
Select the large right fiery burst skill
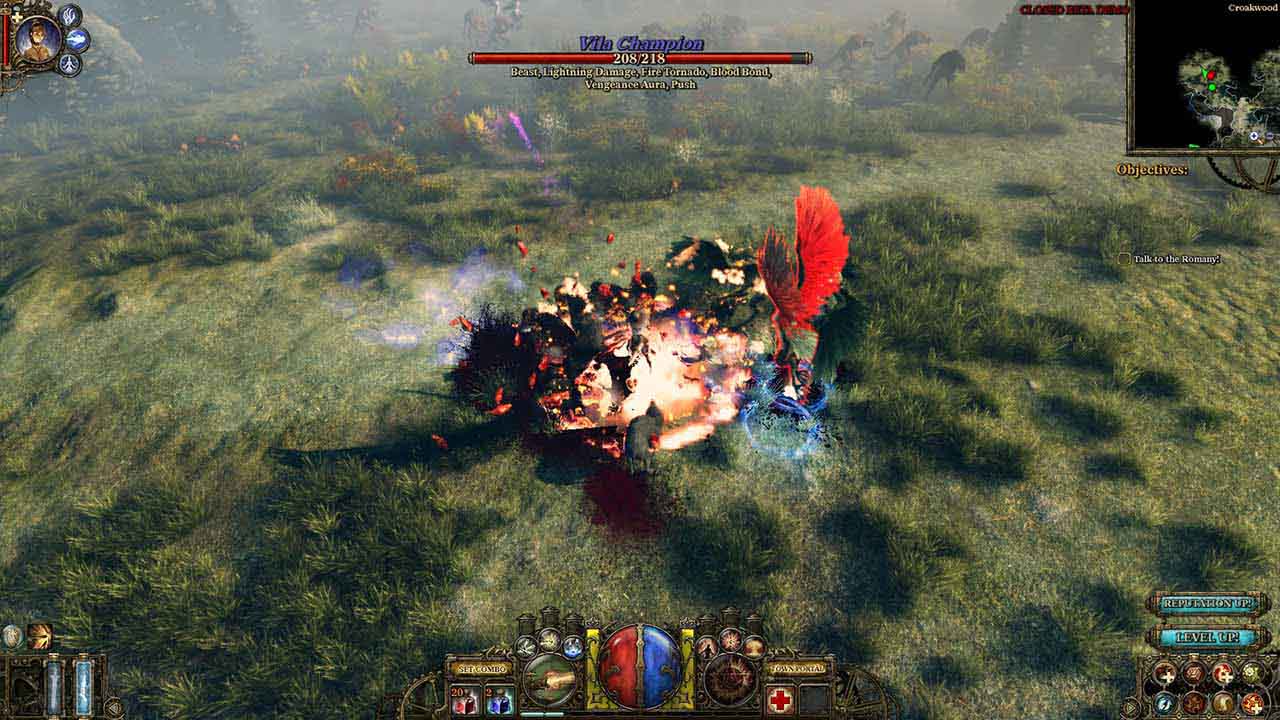730,680
